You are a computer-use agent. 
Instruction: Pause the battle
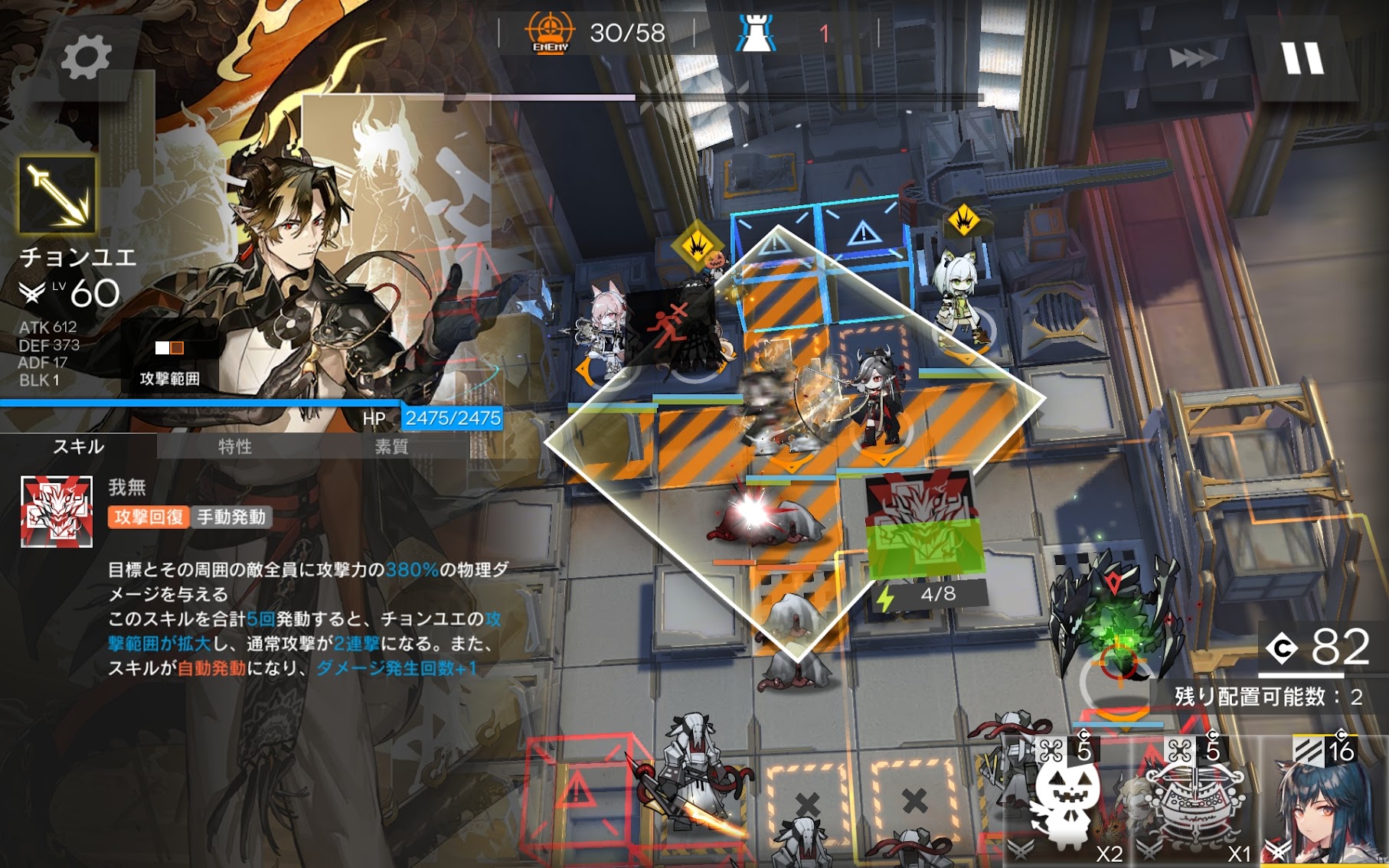click(x=1302, y=58)
